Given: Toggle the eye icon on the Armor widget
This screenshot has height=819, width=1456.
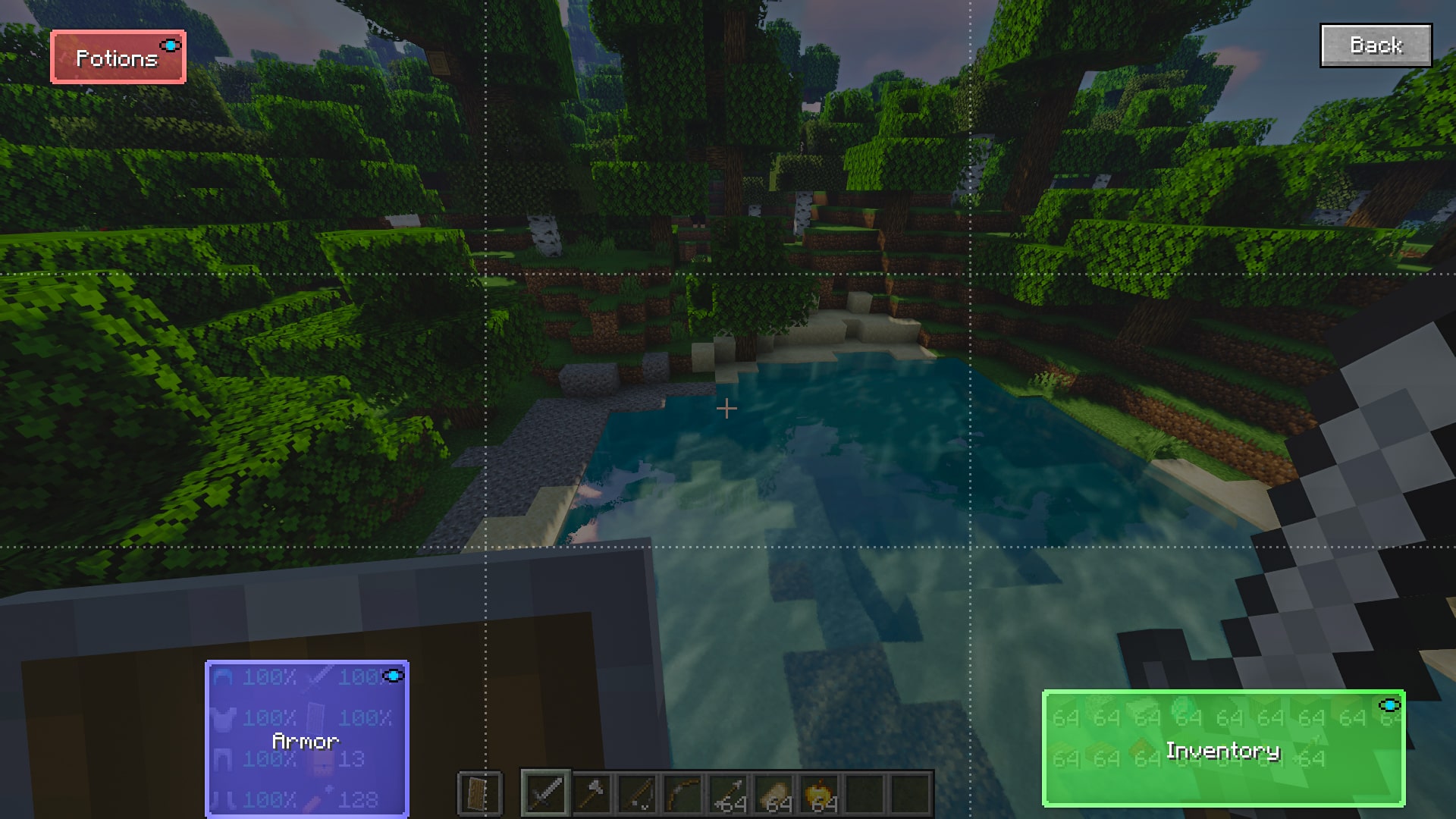Looking at the screenshot, I should tap(393, 675).
